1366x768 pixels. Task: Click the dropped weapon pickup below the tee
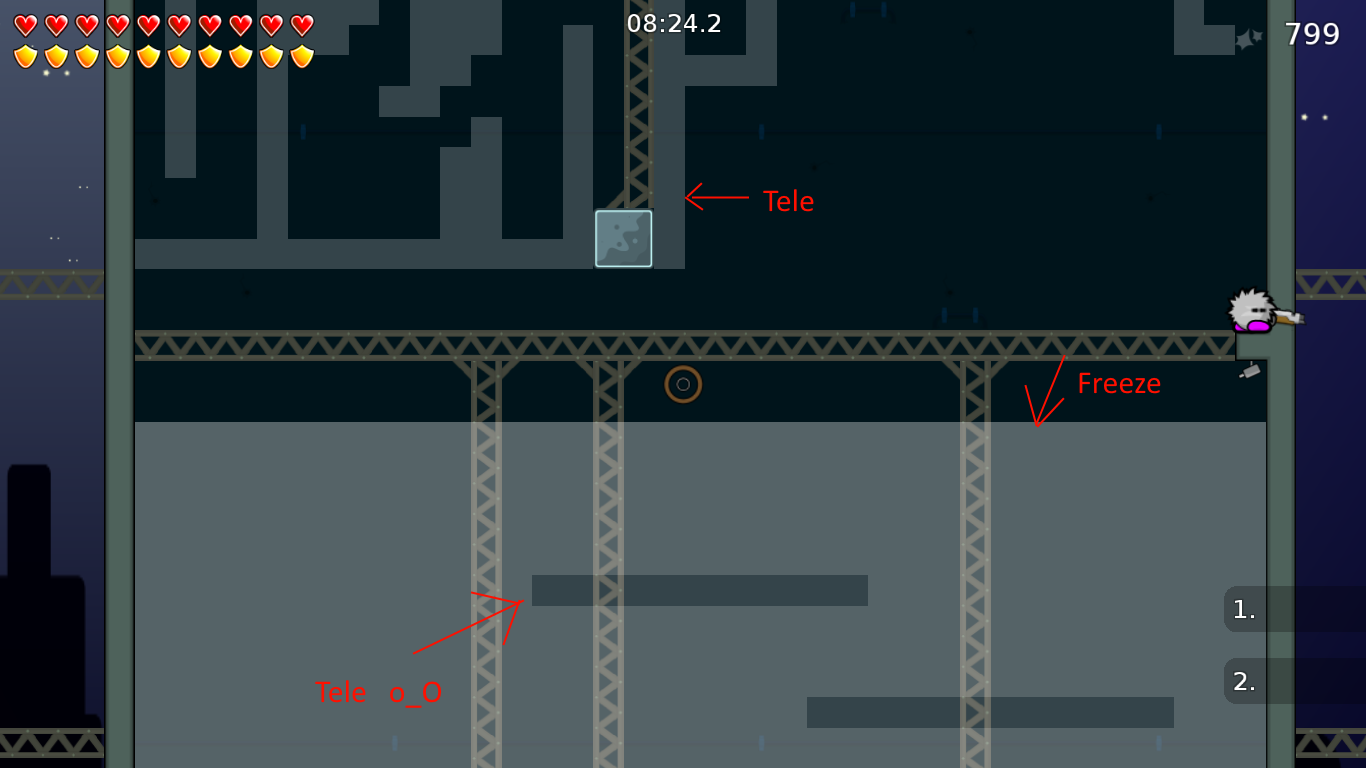(x=1249, y=371)
